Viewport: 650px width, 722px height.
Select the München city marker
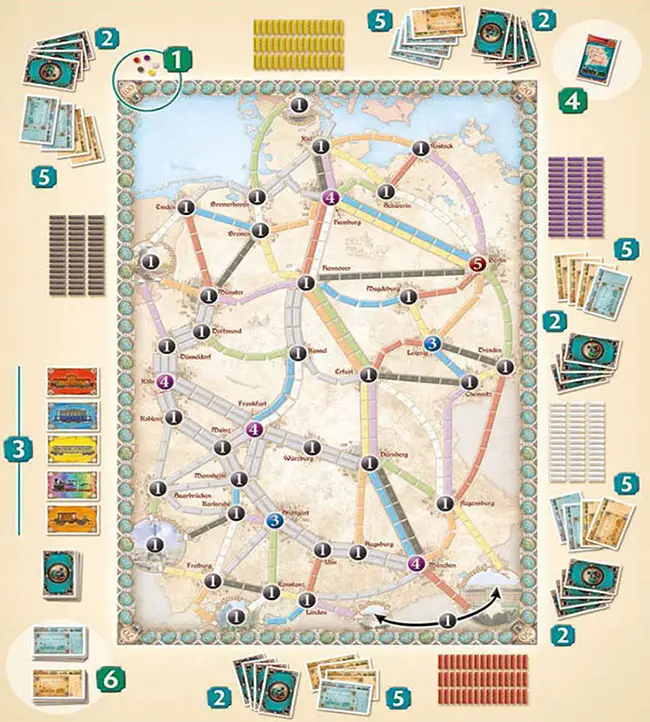417,562
